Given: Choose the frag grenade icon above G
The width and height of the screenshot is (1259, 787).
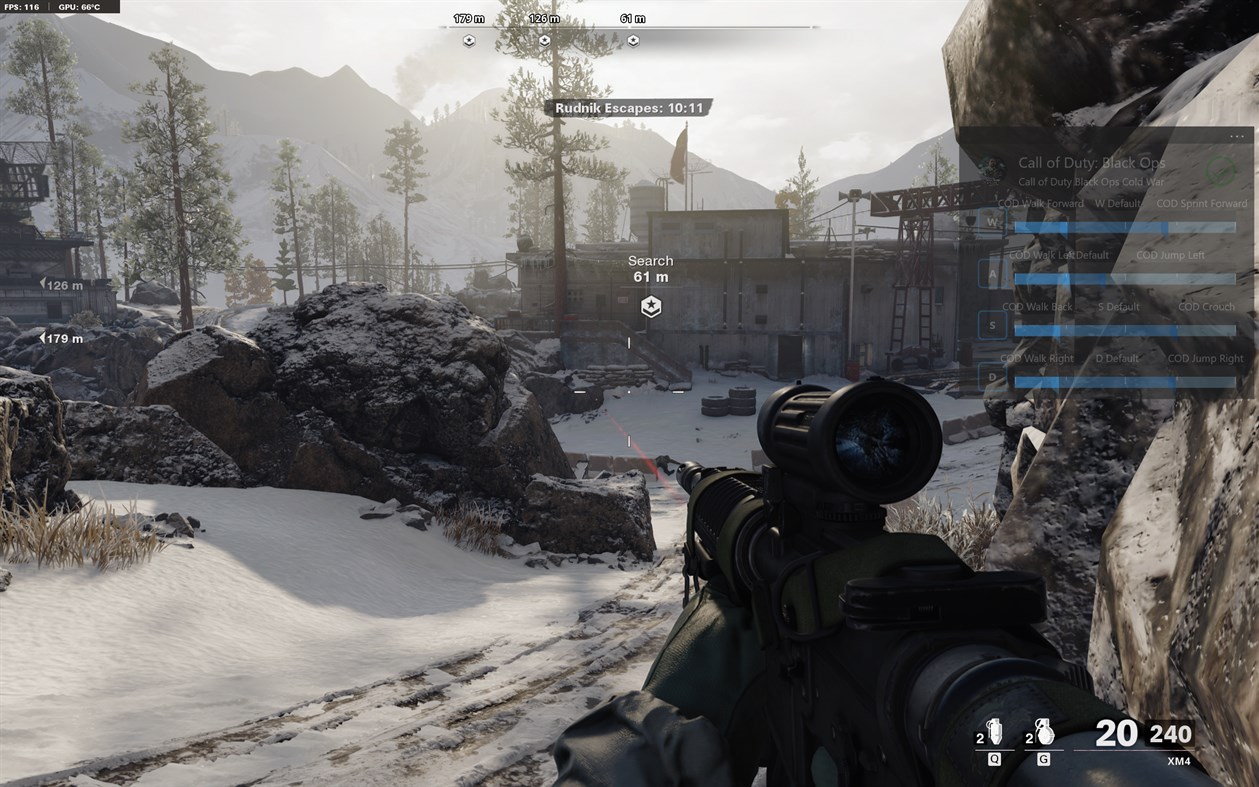Looking at the screenshot, I should 1045,733.
